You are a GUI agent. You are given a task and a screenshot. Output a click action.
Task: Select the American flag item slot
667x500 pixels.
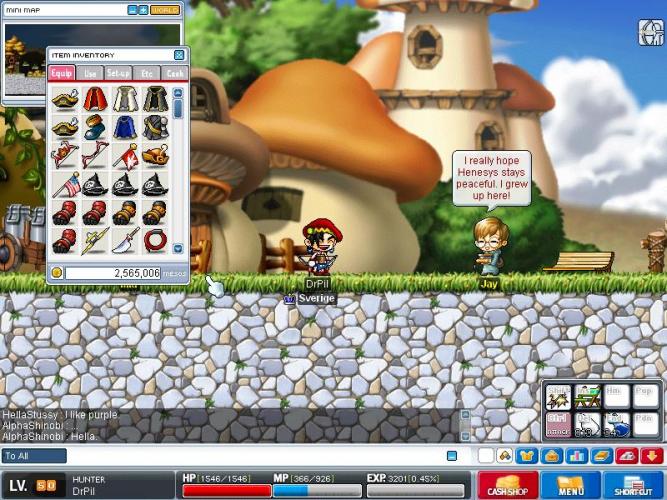point(65,185)
